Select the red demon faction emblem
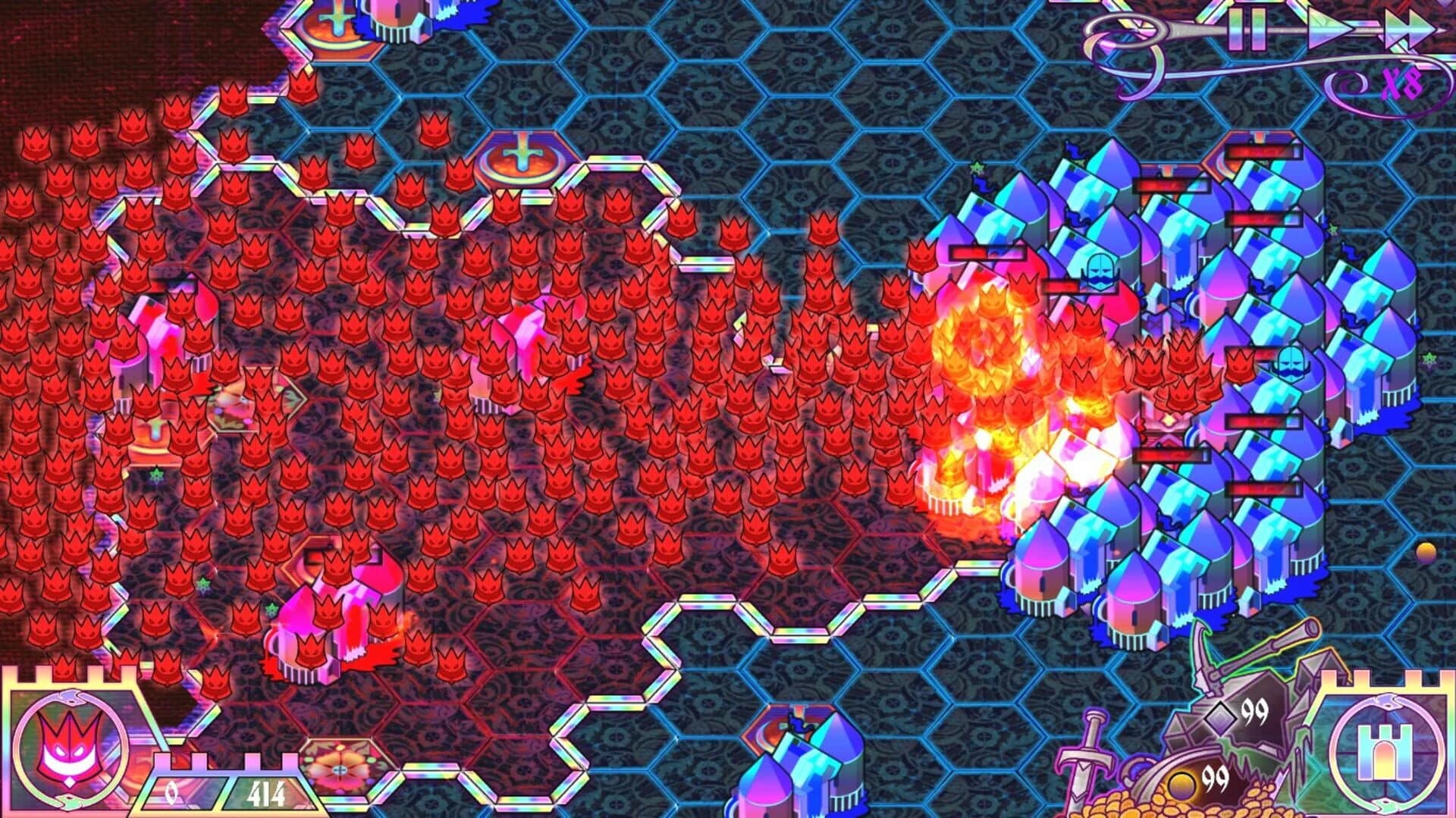This screenshot has width=1456, height=818. pos(72,751)
